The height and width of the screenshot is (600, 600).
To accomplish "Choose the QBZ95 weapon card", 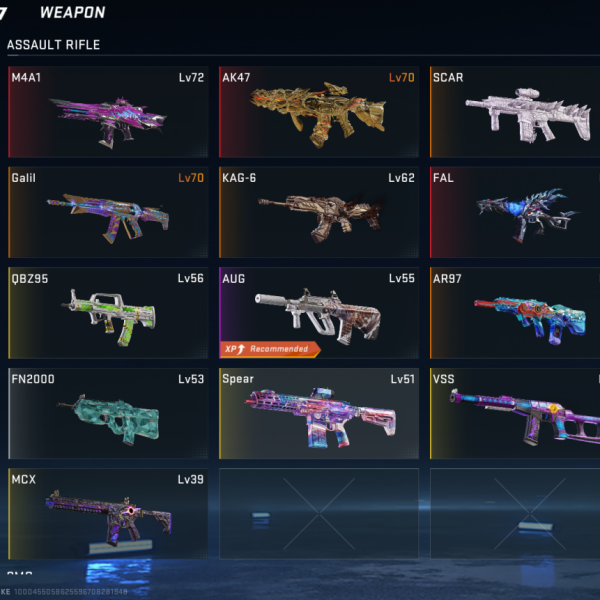I will tap(108, 312).
